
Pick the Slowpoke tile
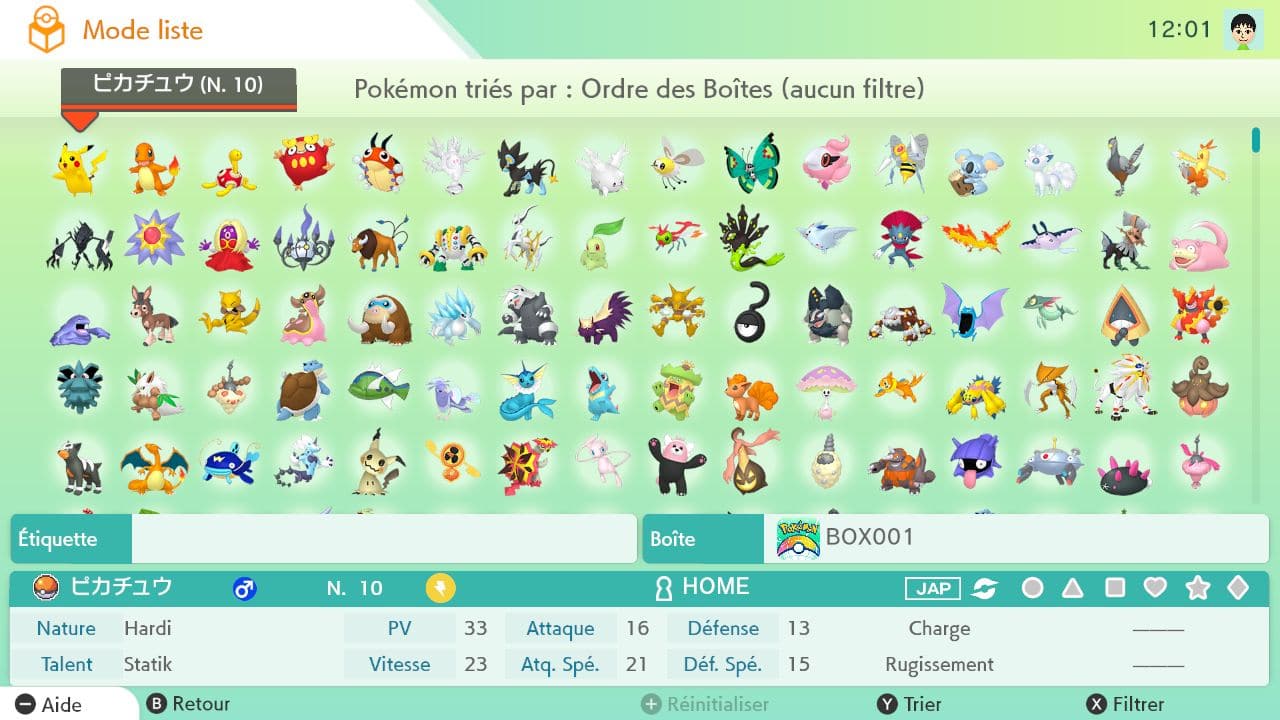(1198, 241)
